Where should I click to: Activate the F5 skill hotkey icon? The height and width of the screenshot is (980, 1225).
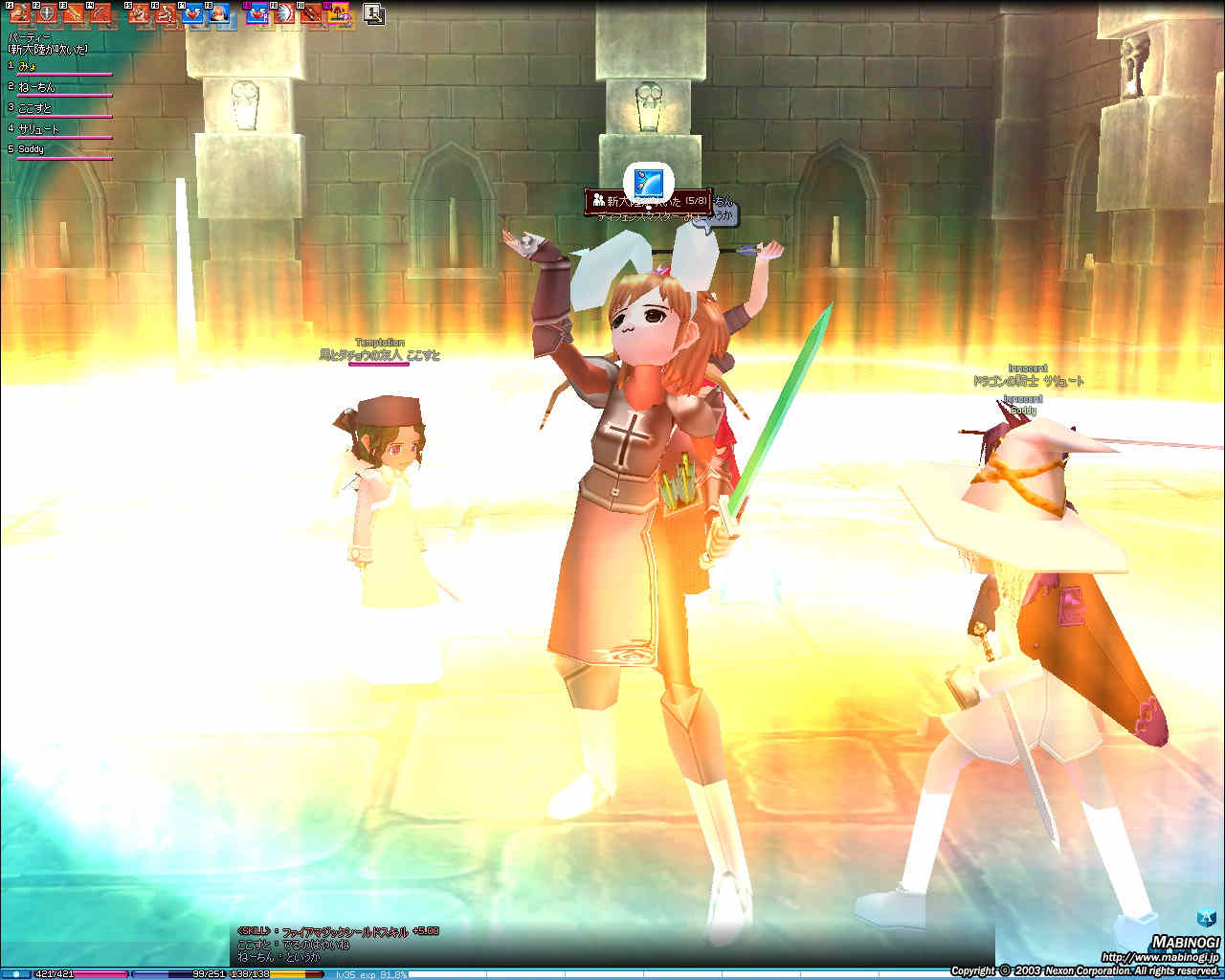(x=140, y=13)
